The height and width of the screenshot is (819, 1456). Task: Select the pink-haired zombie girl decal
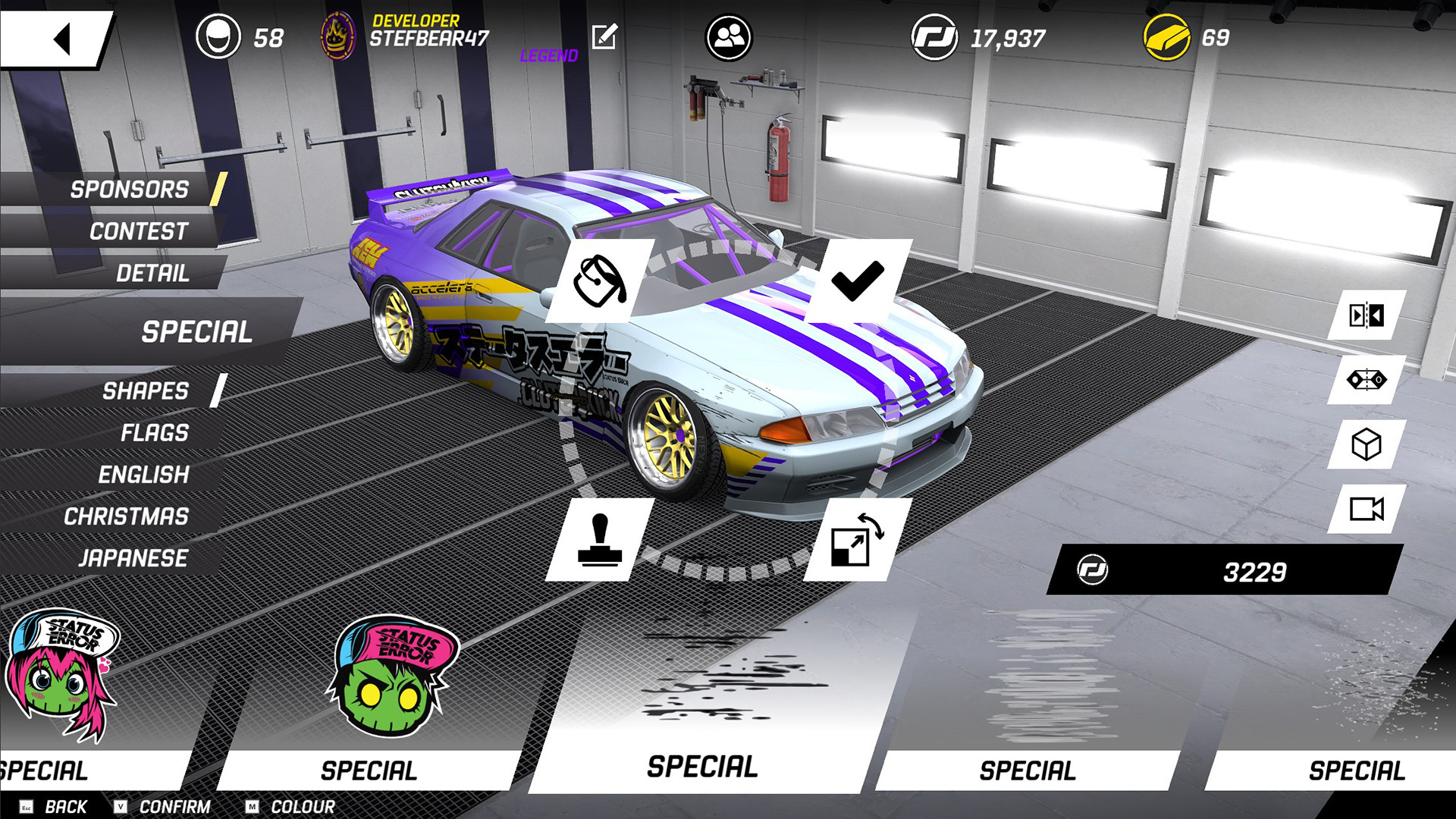point(62,675)
